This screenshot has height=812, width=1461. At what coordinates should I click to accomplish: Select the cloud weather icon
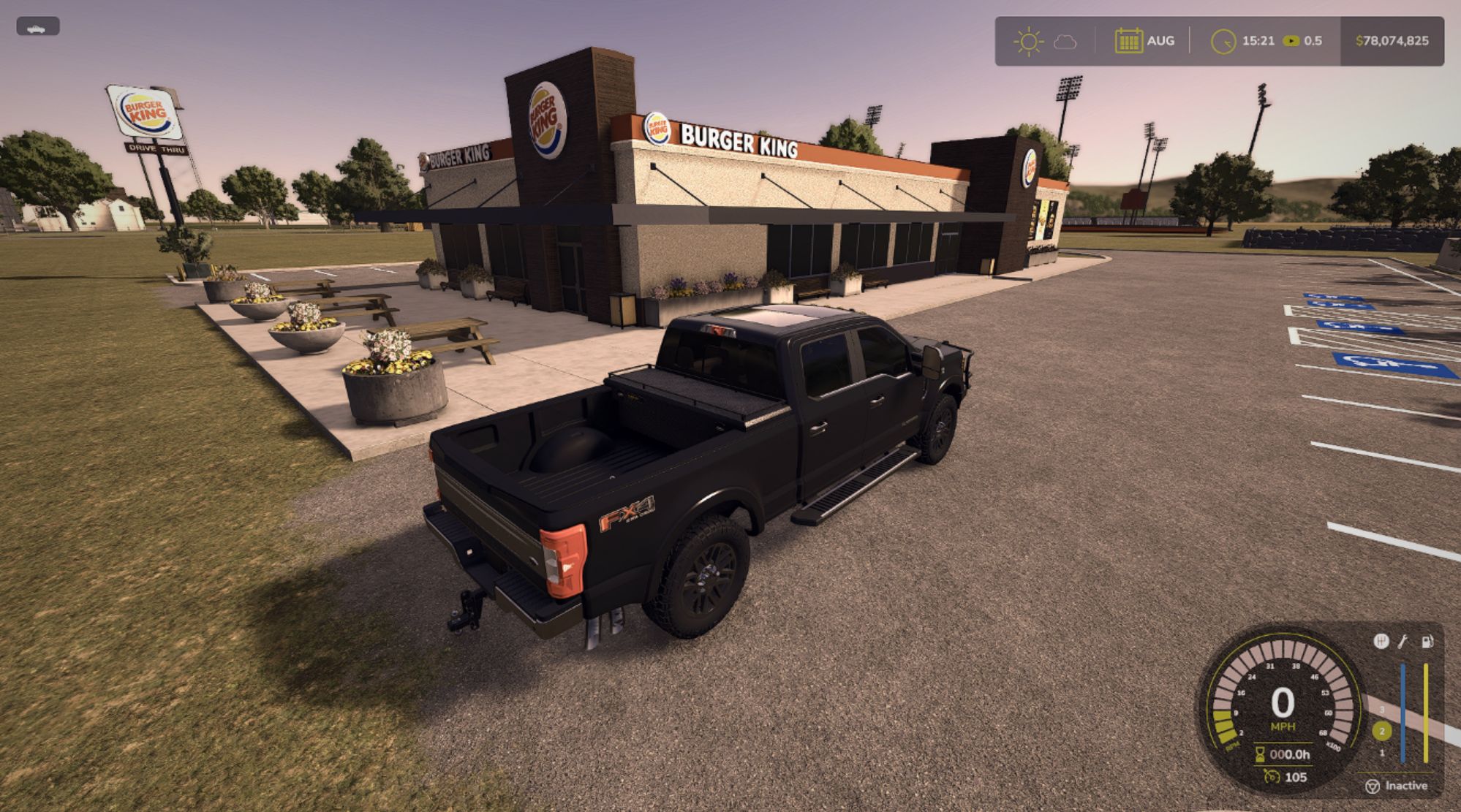click(x=1065, y=42)
